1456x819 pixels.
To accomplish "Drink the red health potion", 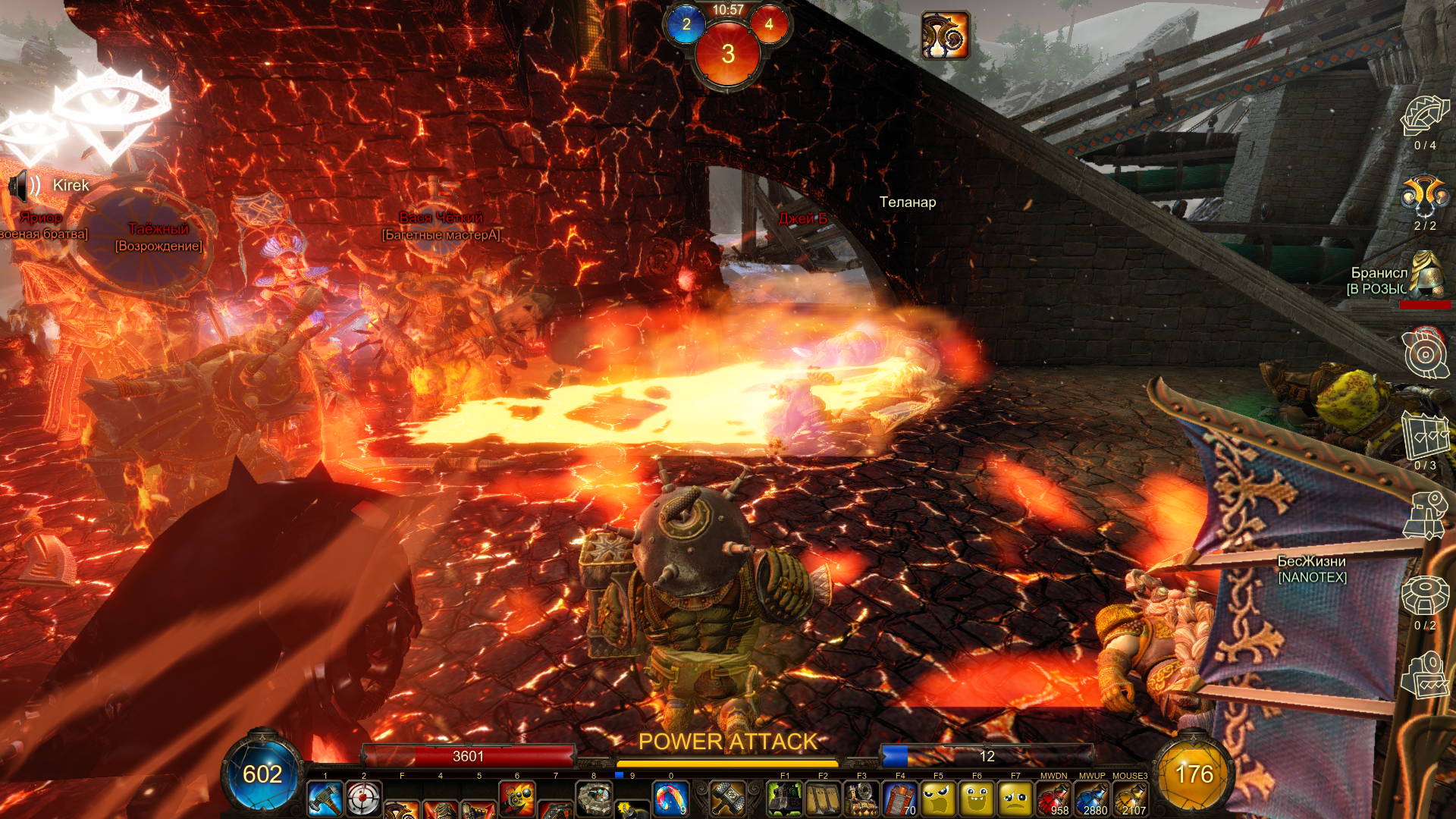I will coord(1053,799).
